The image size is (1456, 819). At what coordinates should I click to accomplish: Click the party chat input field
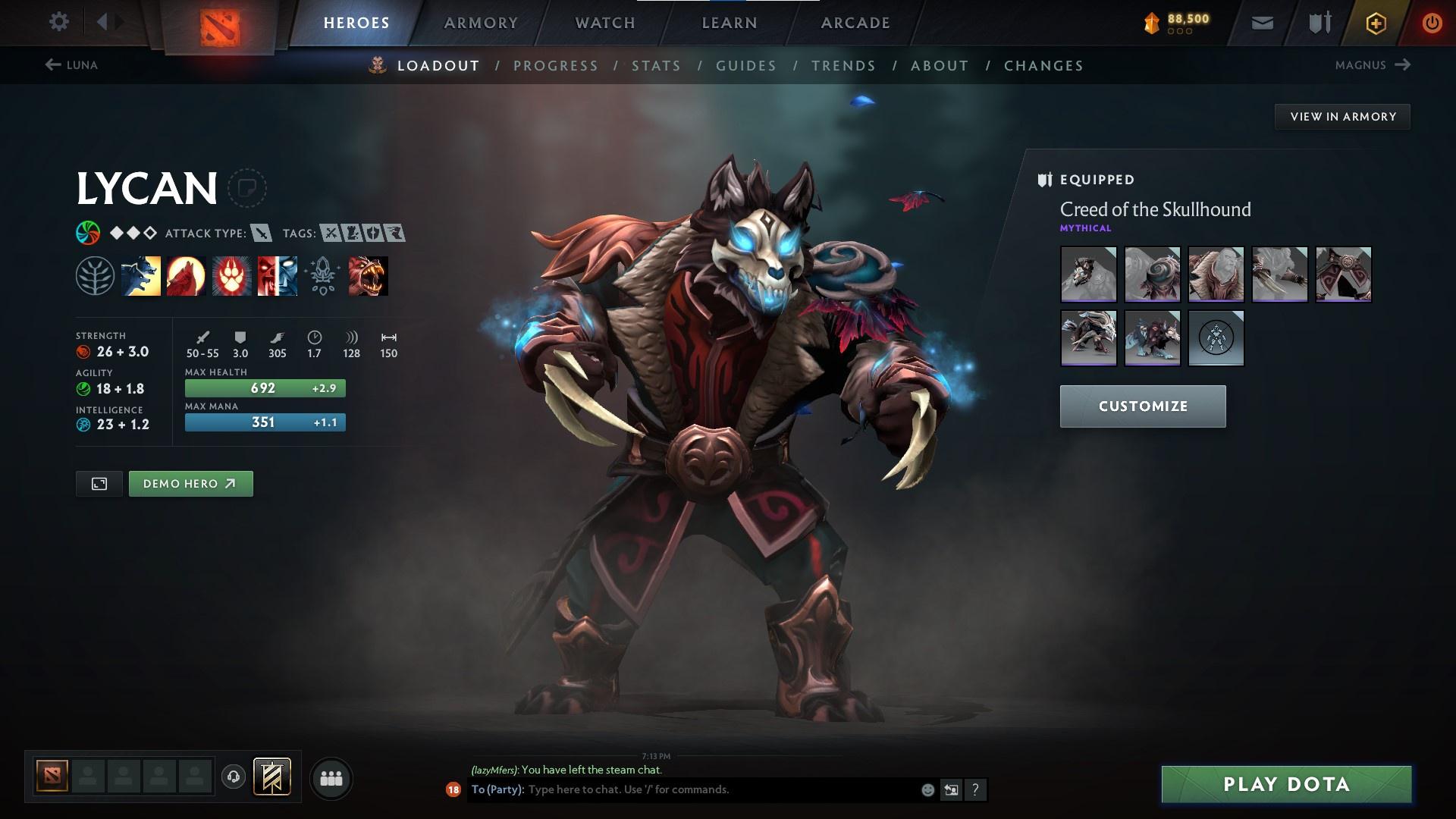point(682,789)
